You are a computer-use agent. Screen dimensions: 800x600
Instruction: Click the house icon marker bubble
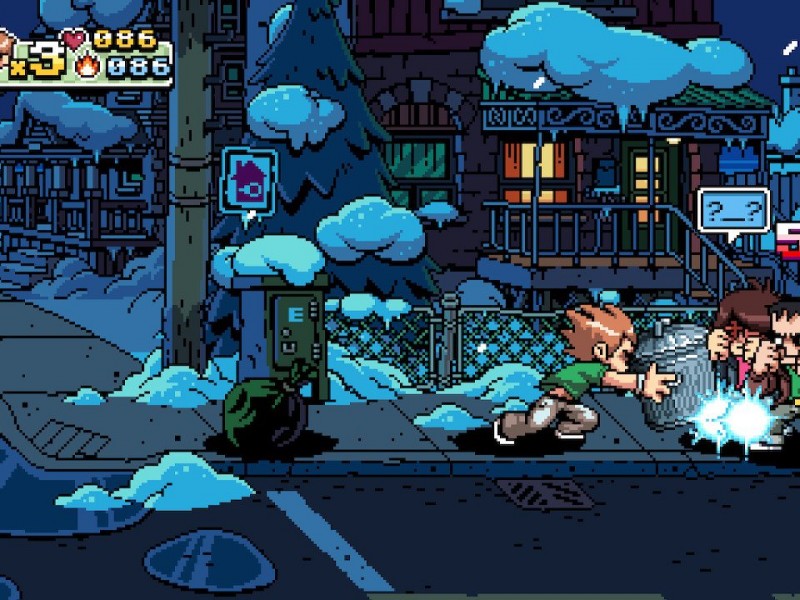(x=248, y=180)
